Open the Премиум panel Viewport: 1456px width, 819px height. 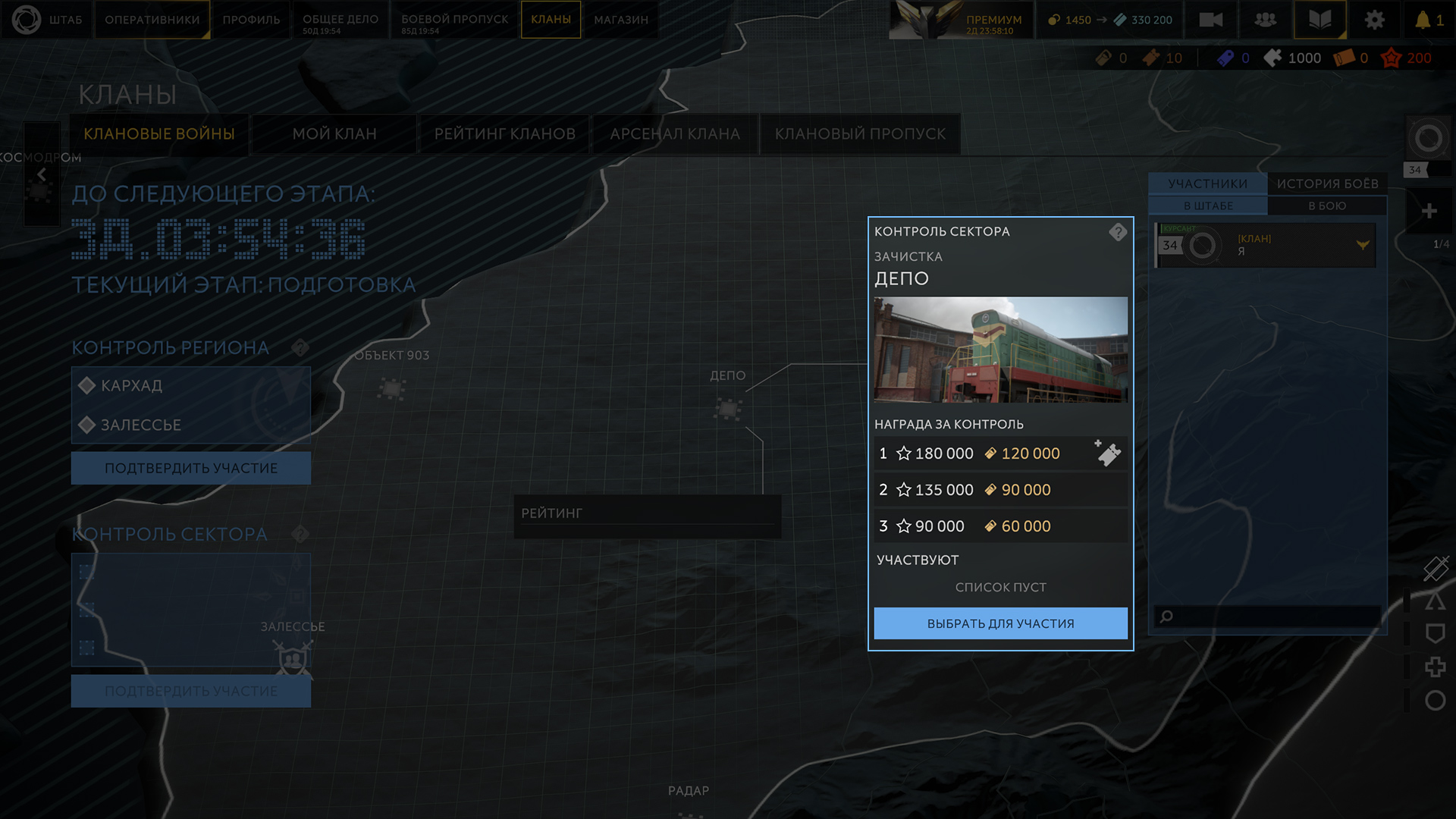(993, 20)
